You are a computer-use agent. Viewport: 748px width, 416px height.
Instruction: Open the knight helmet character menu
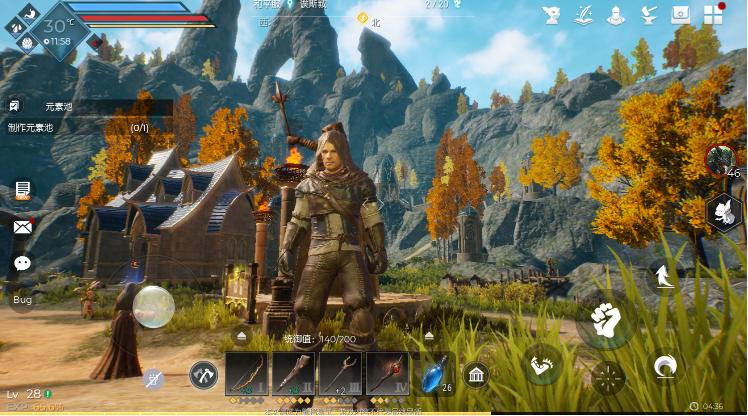pos(616,15)
